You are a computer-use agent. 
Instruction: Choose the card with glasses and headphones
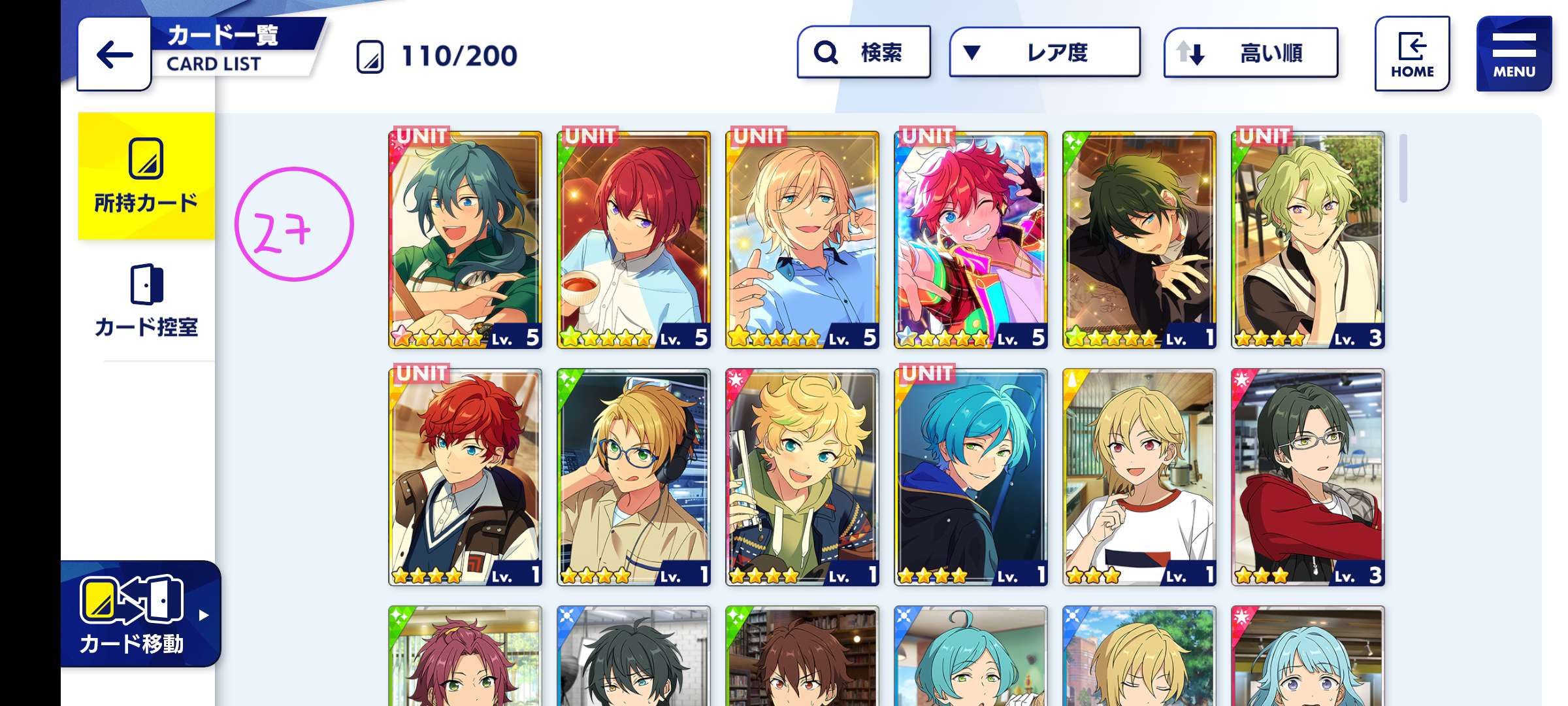pyautogui.click(x=634, y=477)
